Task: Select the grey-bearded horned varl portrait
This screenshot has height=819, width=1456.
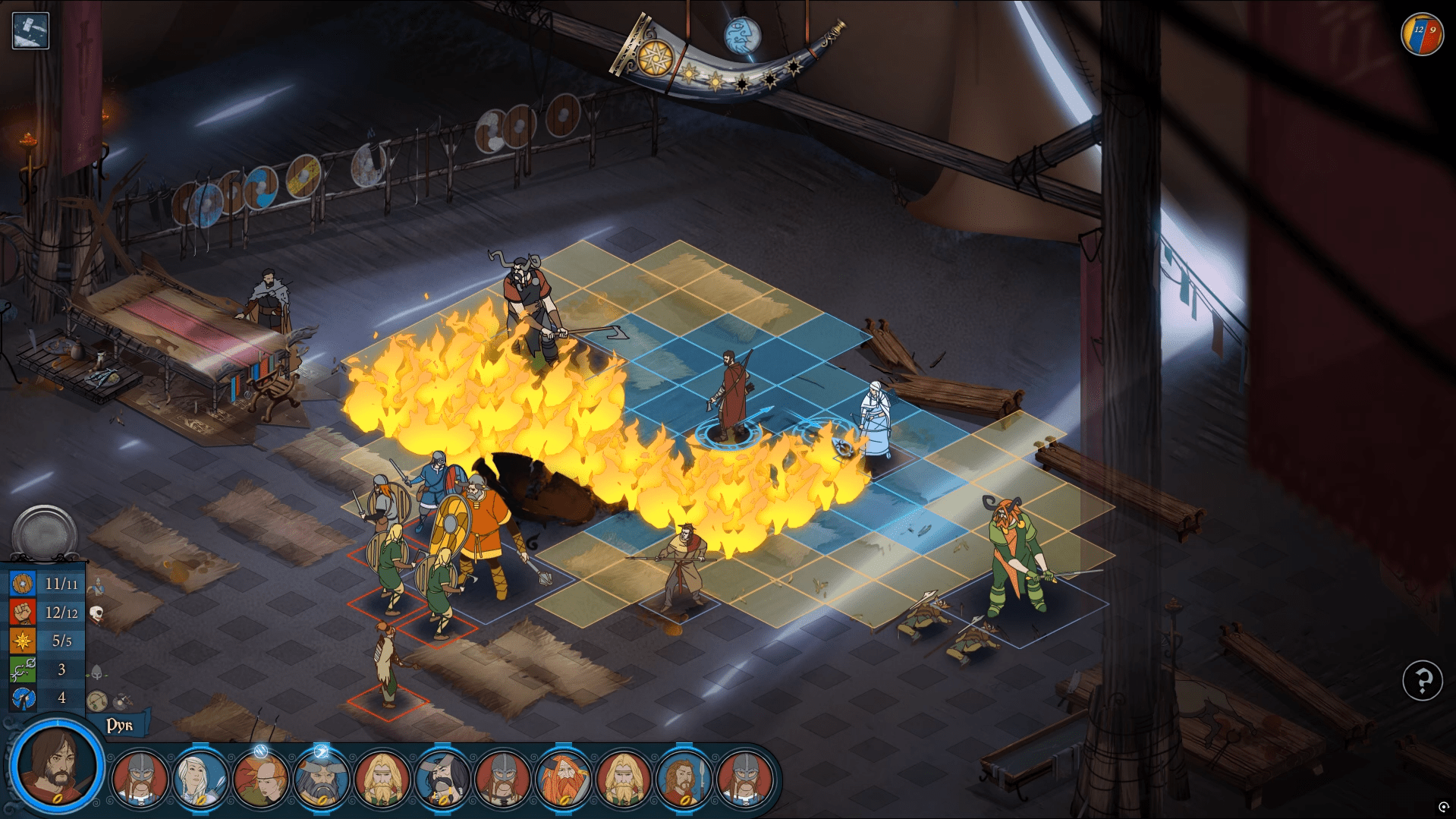Action: click(x=321, y=778)
